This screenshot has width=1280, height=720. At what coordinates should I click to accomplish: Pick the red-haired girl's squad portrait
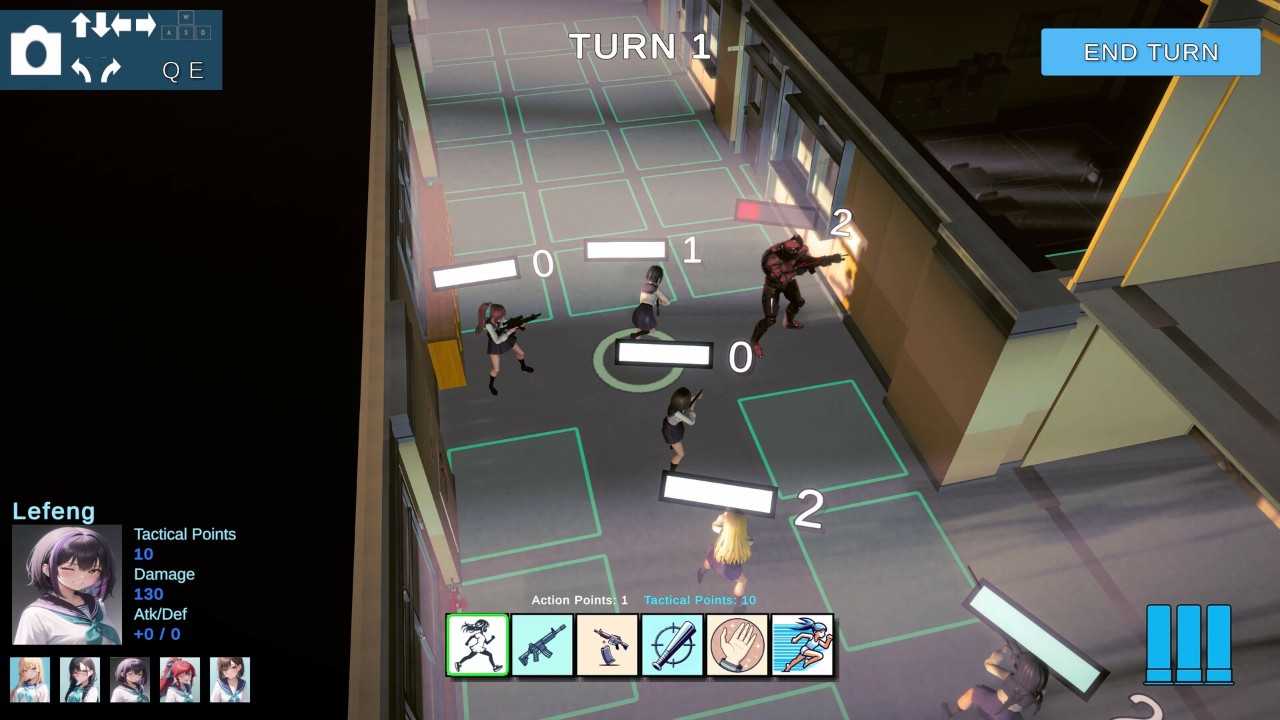click(180, 679)
